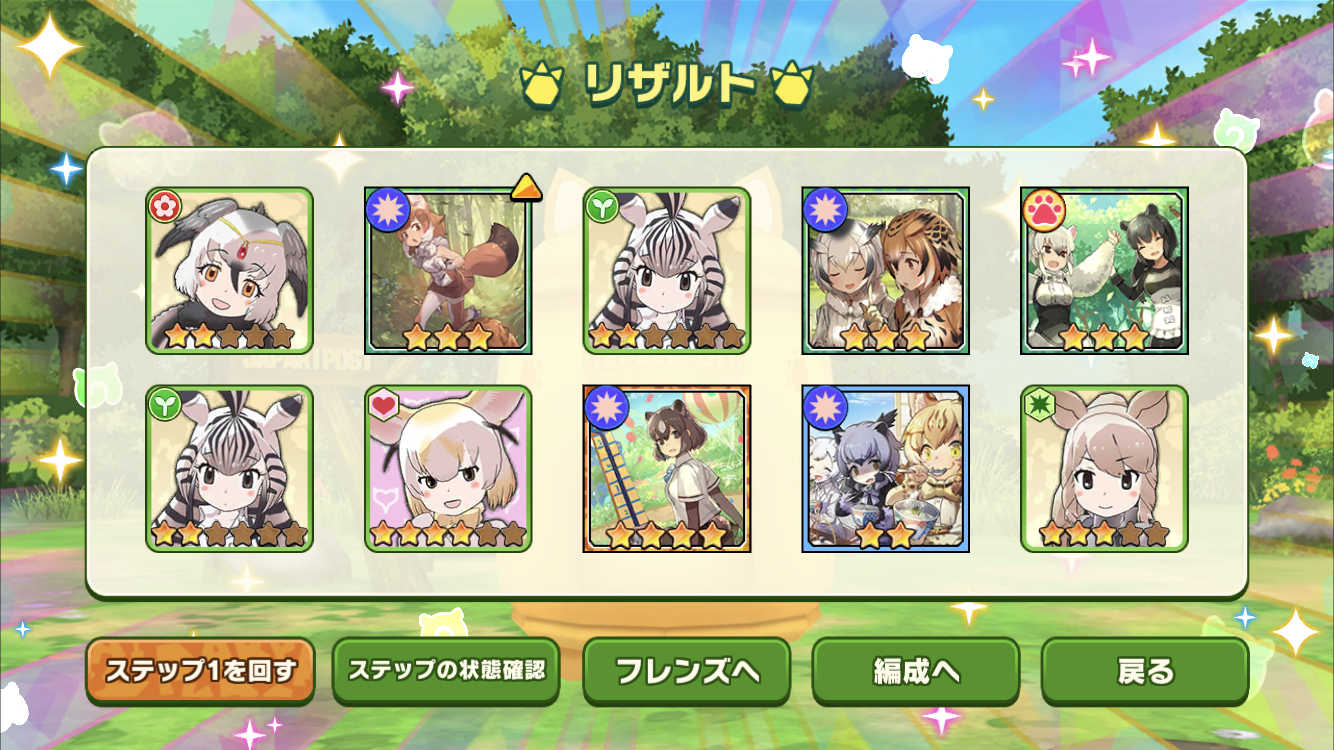The width and height of the screenshot is (1334, 750).
Task: View the hot air balloon four-star photo
Action: [667, 468]
